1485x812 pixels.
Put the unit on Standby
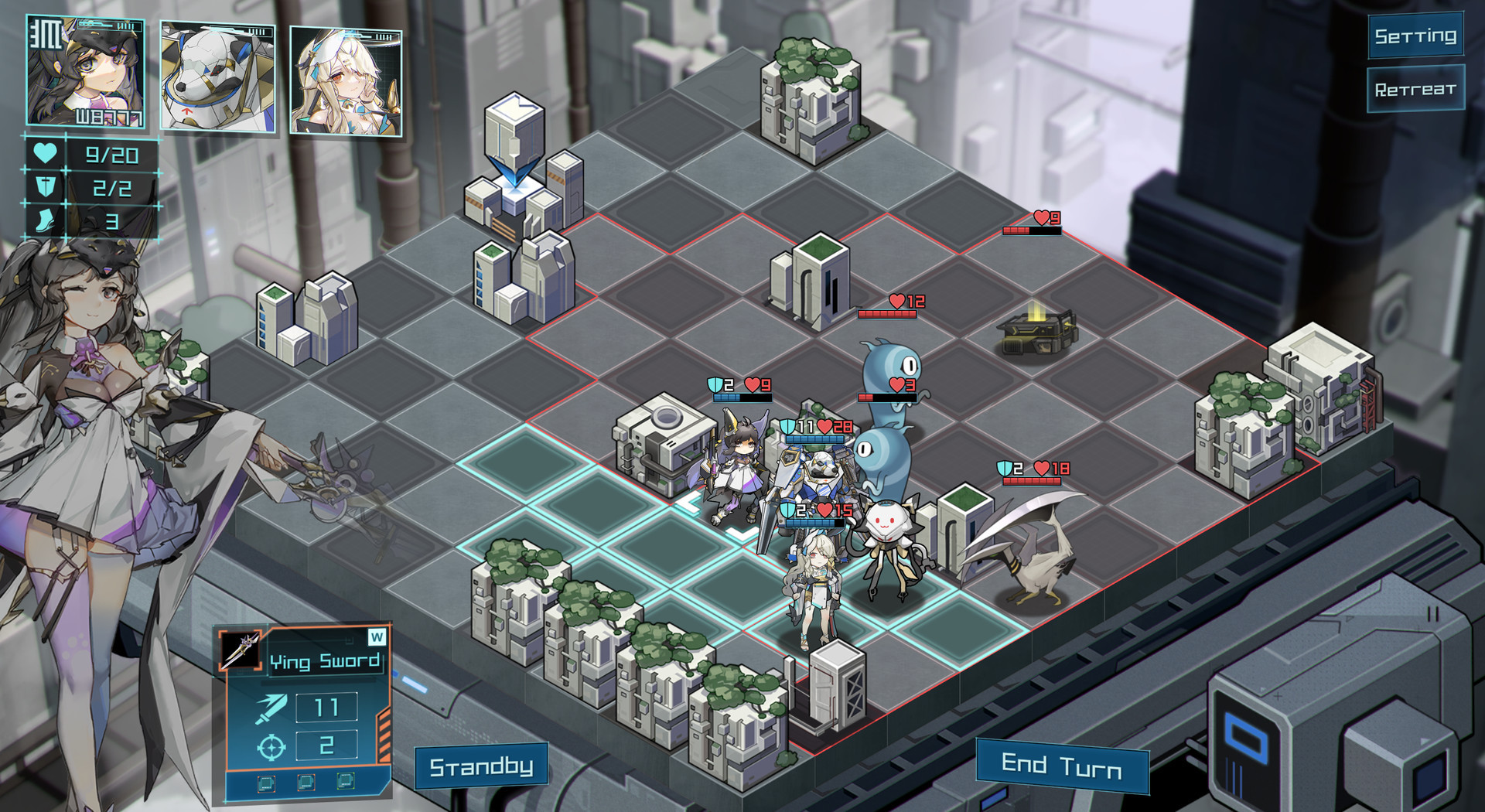[x=481, y=766]
